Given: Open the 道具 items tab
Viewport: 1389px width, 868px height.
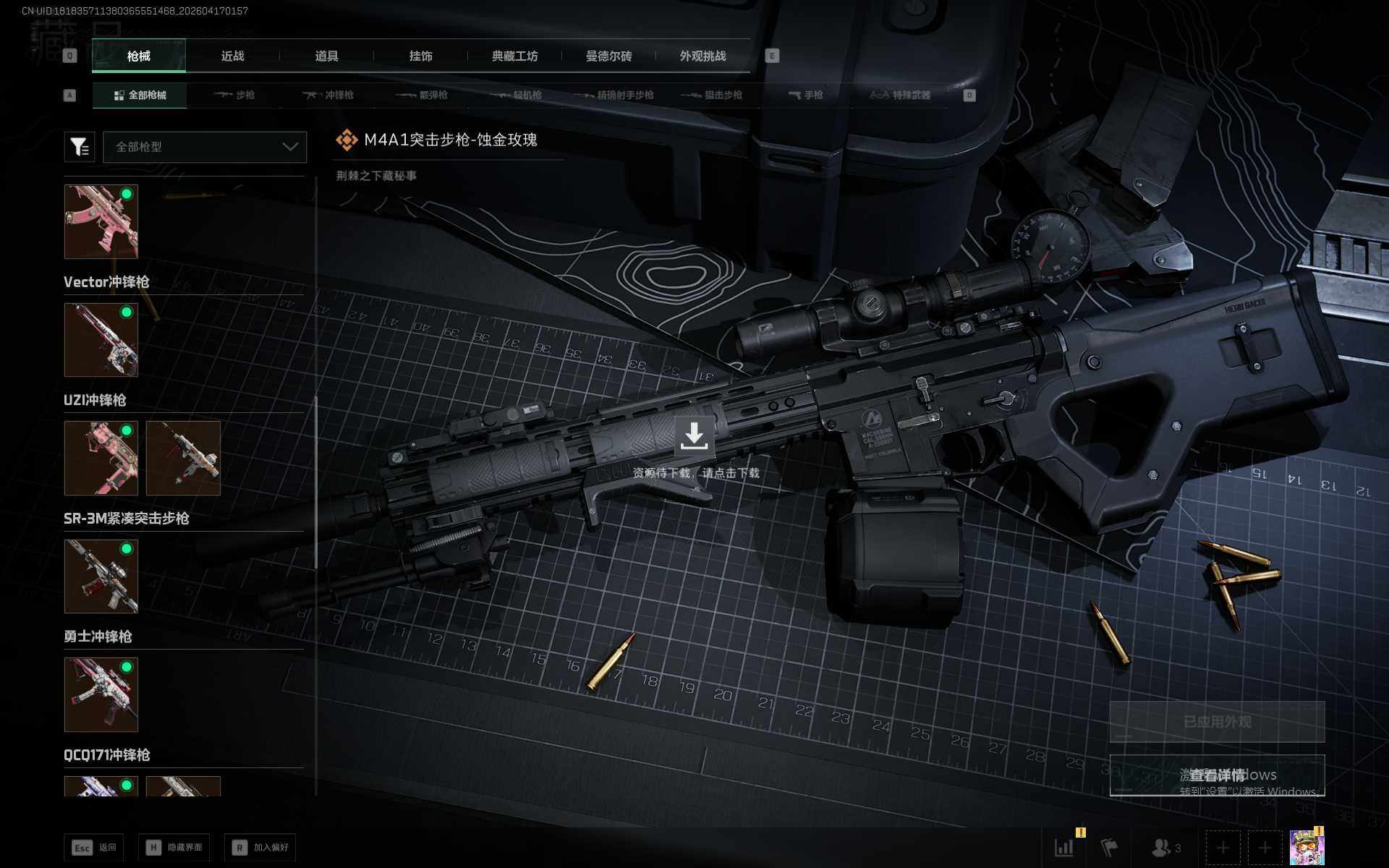Looking at the screenshot, I should coord(326,56).
